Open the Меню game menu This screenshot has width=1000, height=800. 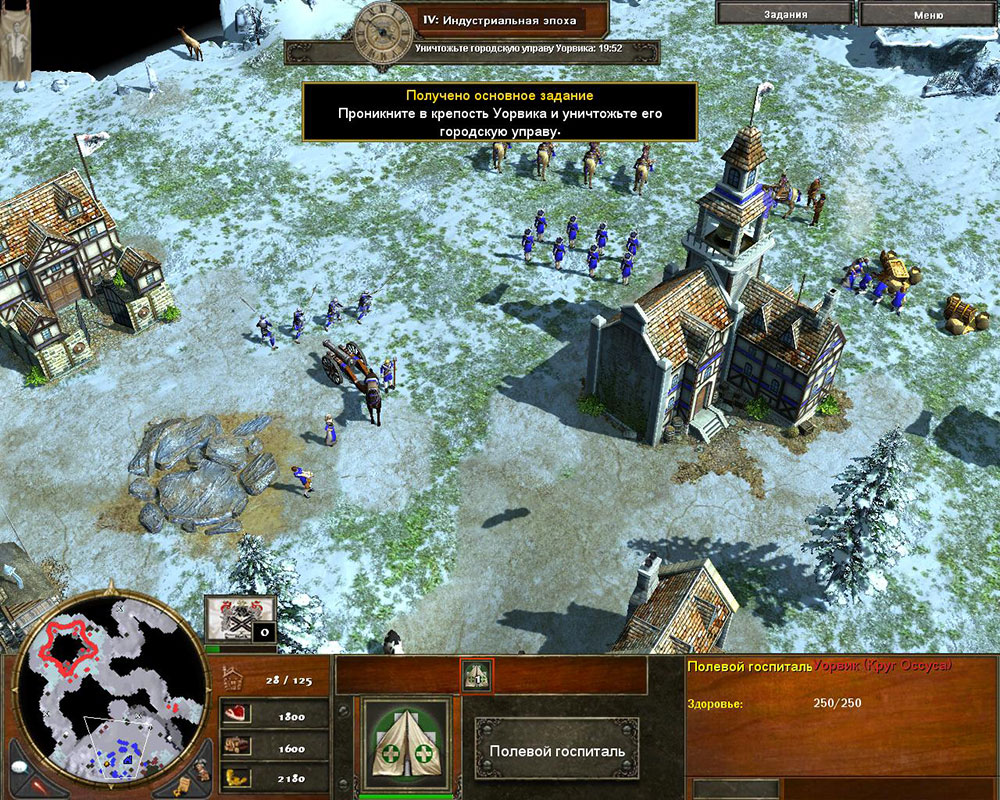927,14
